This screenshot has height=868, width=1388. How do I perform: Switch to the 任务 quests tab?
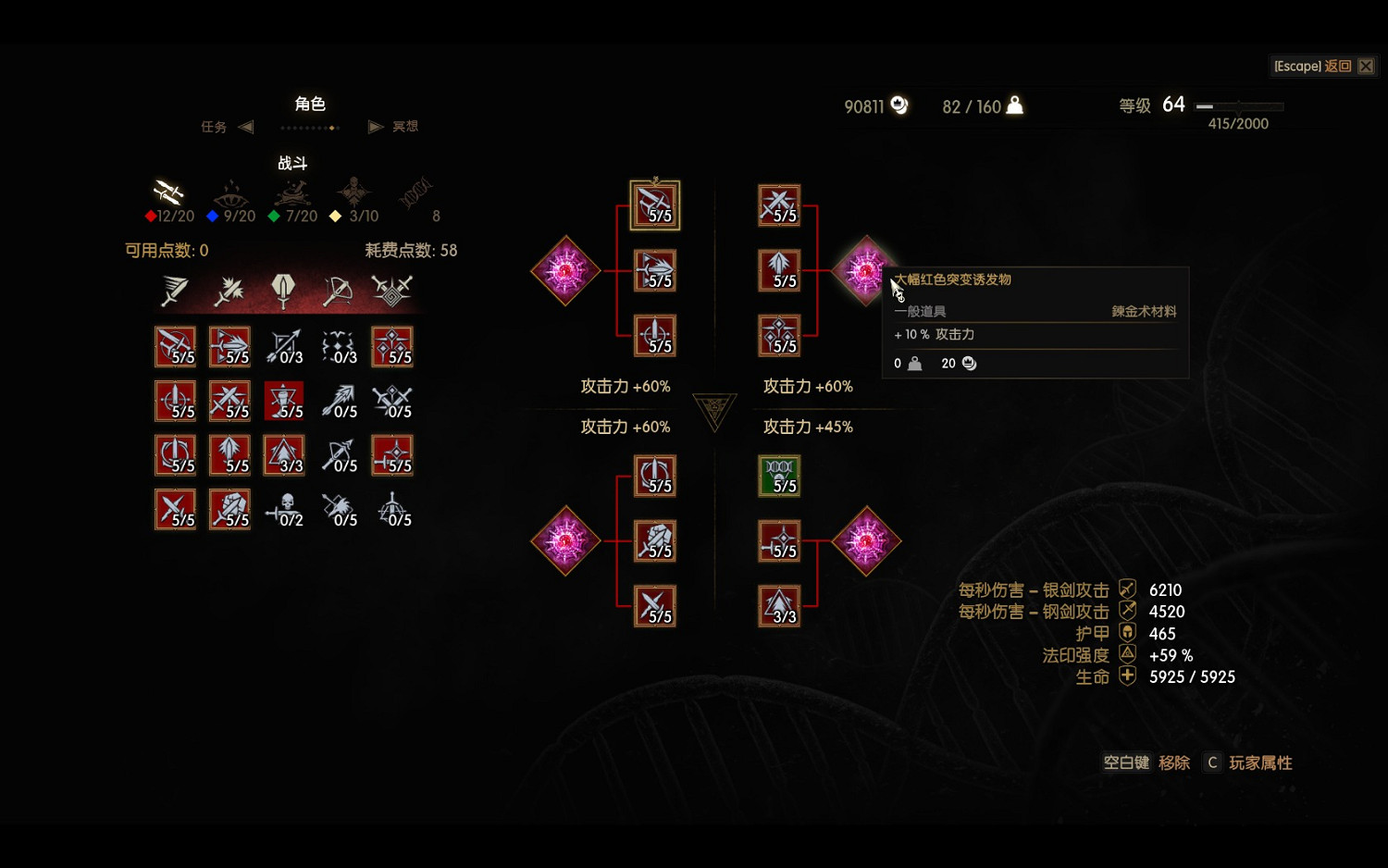(214, 127)
